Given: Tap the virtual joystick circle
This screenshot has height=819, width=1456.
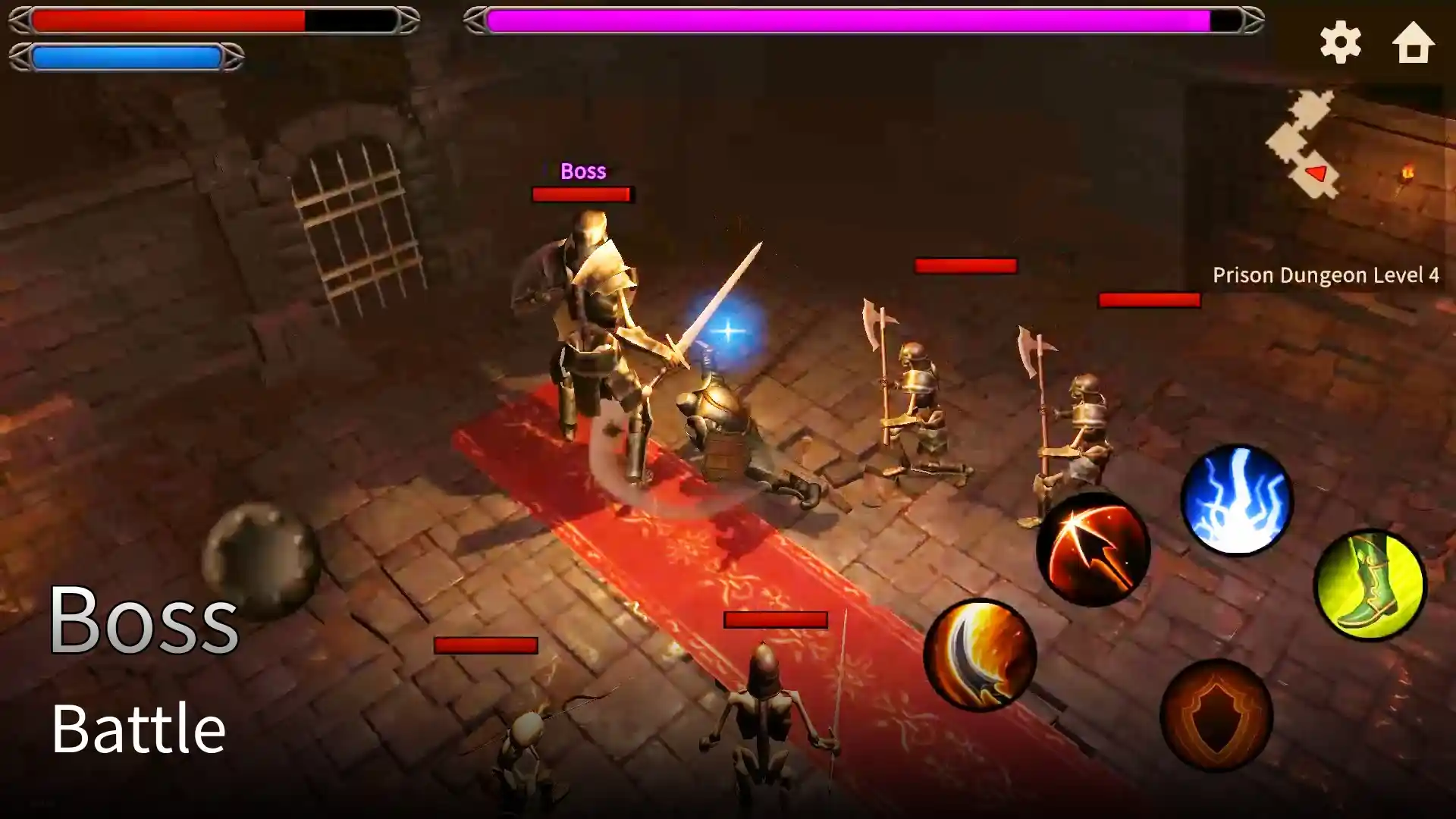Looking at the screenshot, I should click(262, 554).
